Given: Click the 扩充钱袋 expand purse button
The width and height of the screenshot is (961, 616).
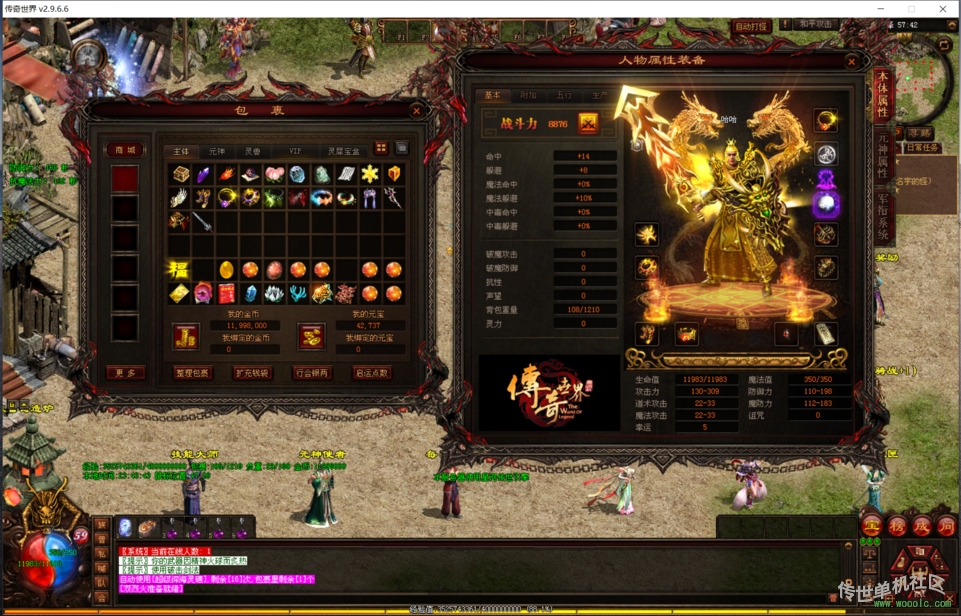Looking at the screenshot, I should coord(252,373).
